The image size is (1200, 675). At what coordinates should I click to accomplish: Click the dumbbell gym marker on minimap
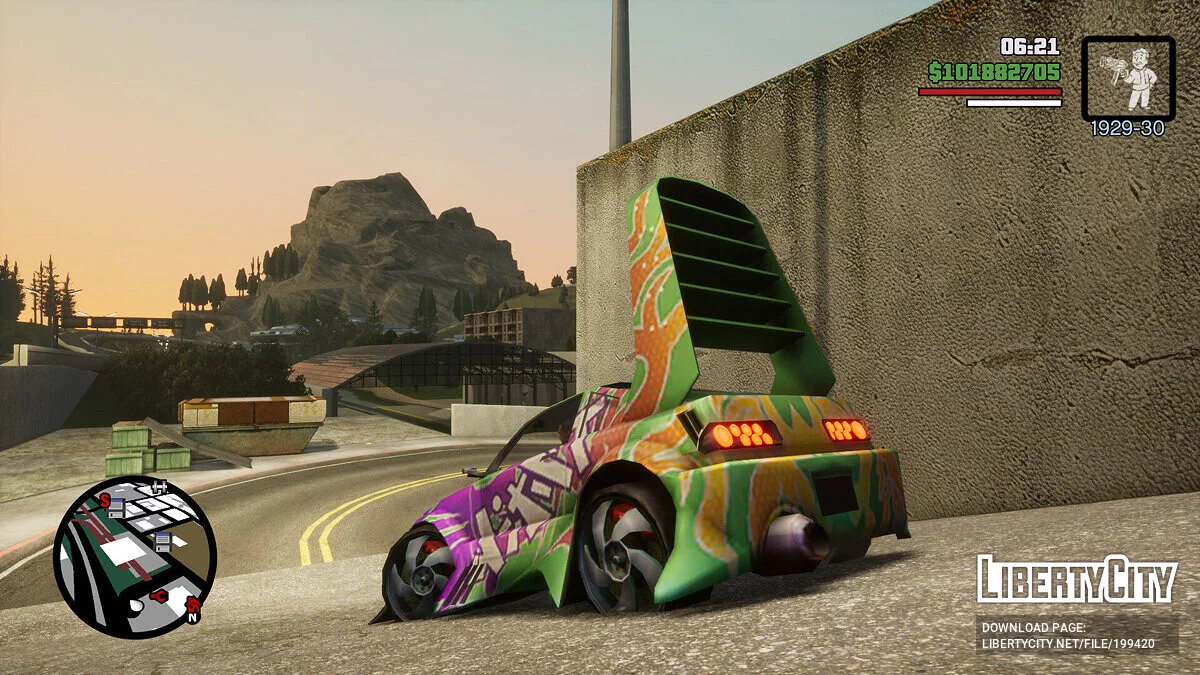point(157,487)
